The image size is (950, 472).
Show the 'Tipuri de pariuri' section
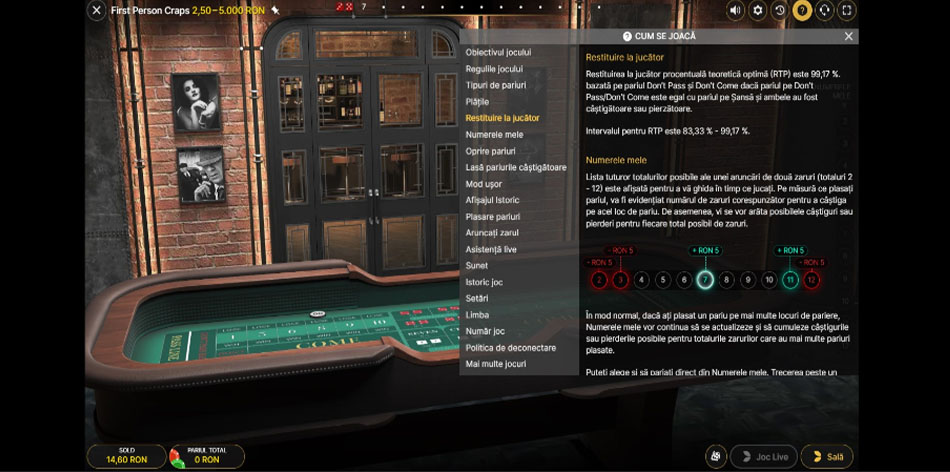[x=495, y=85]
